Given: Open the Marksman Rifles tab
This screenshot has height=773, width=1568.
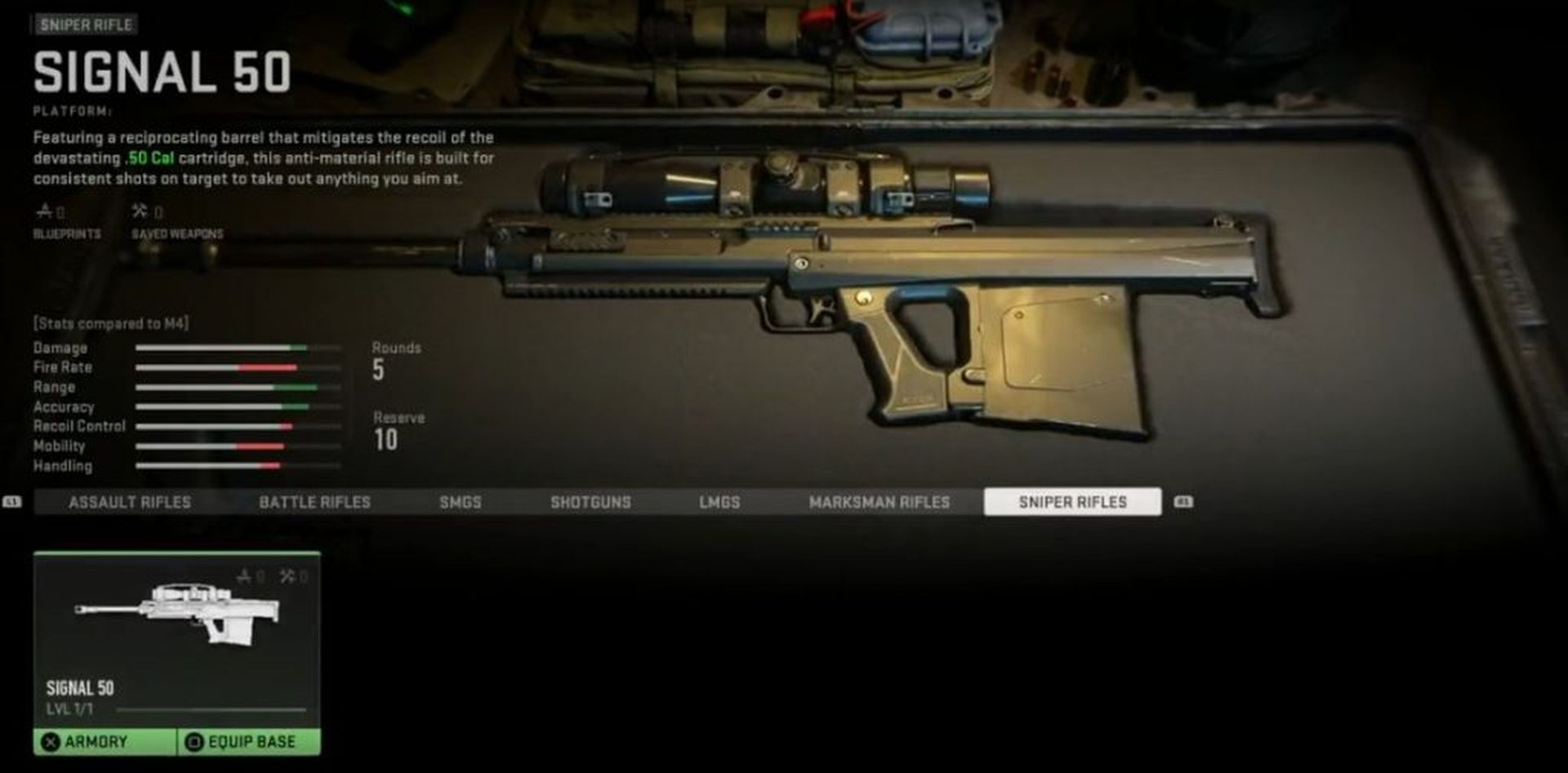Looking at the screenshot, I should [880, 502].
